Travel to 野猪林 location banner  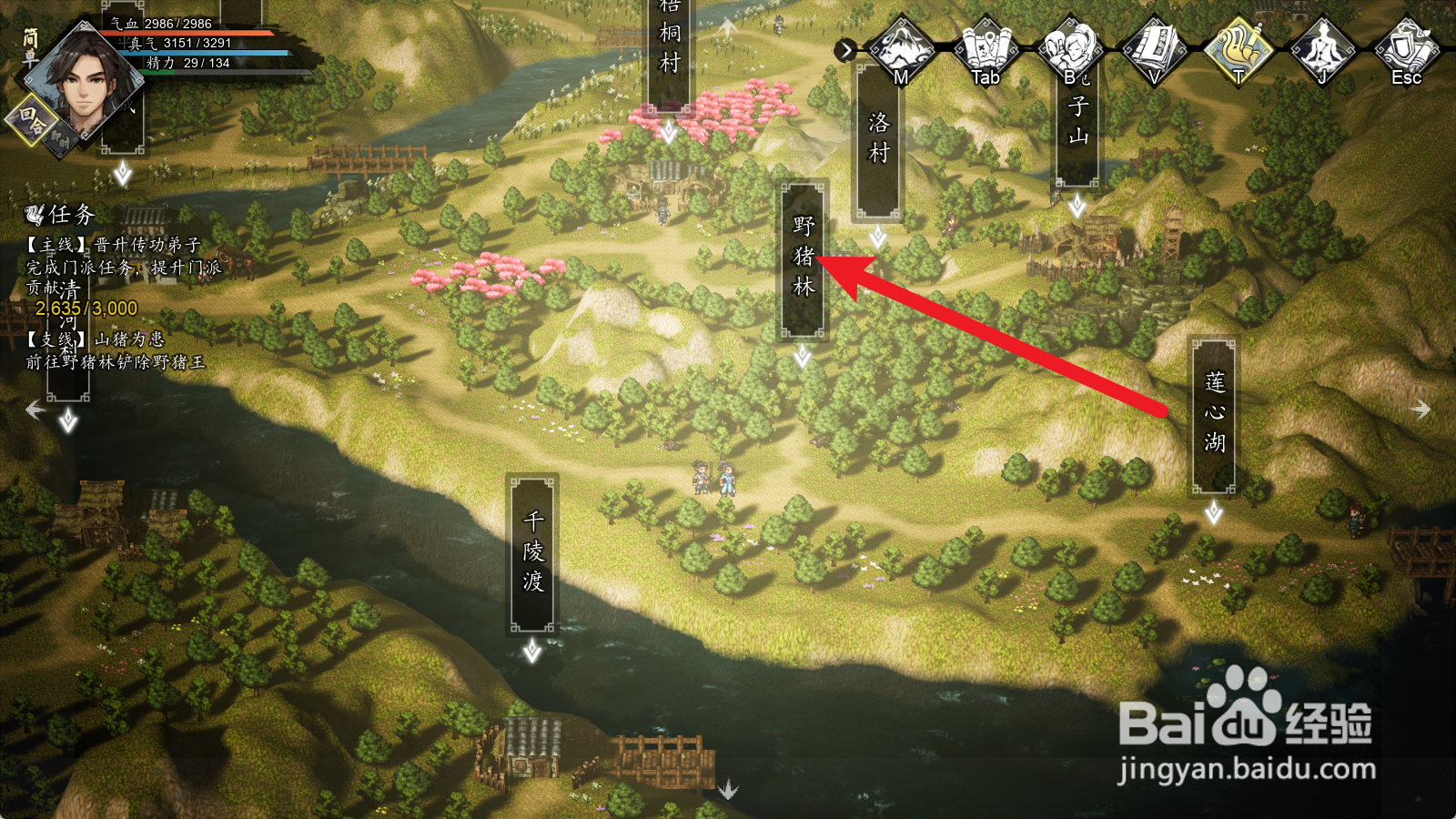803,258
